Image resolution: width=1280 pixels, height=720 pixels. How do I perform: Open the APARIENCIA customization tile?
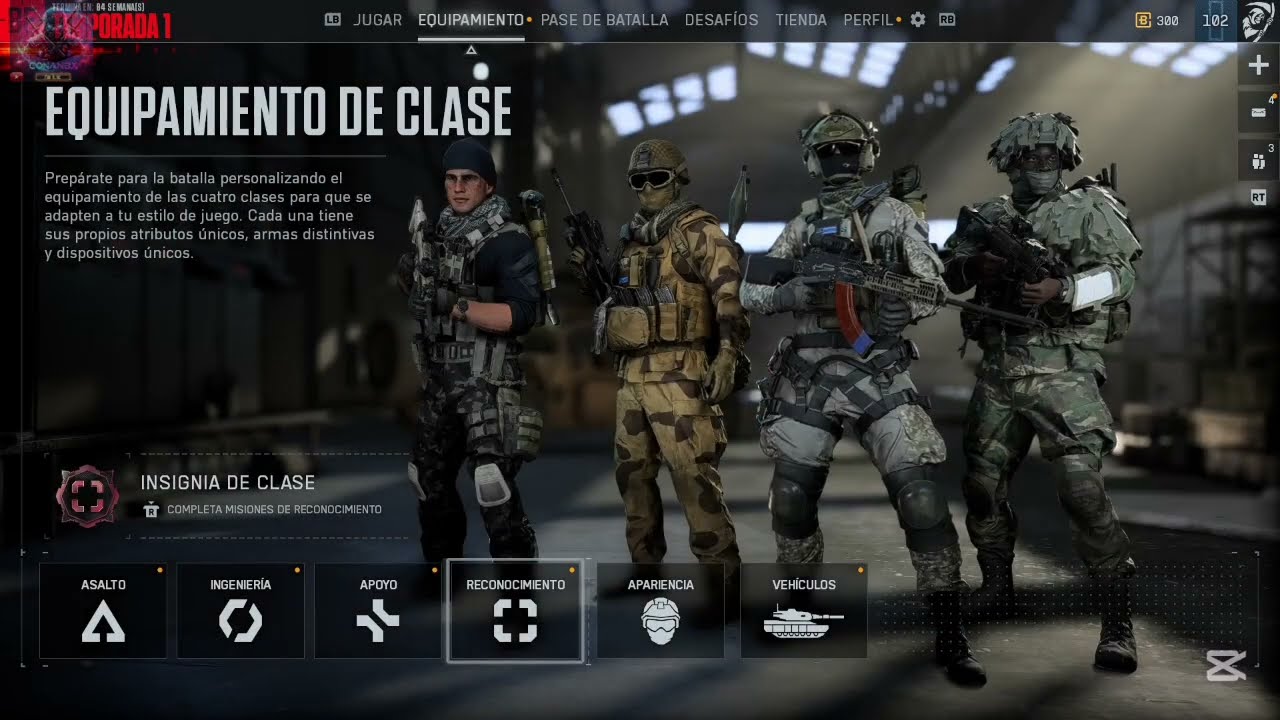click(660, 610)
